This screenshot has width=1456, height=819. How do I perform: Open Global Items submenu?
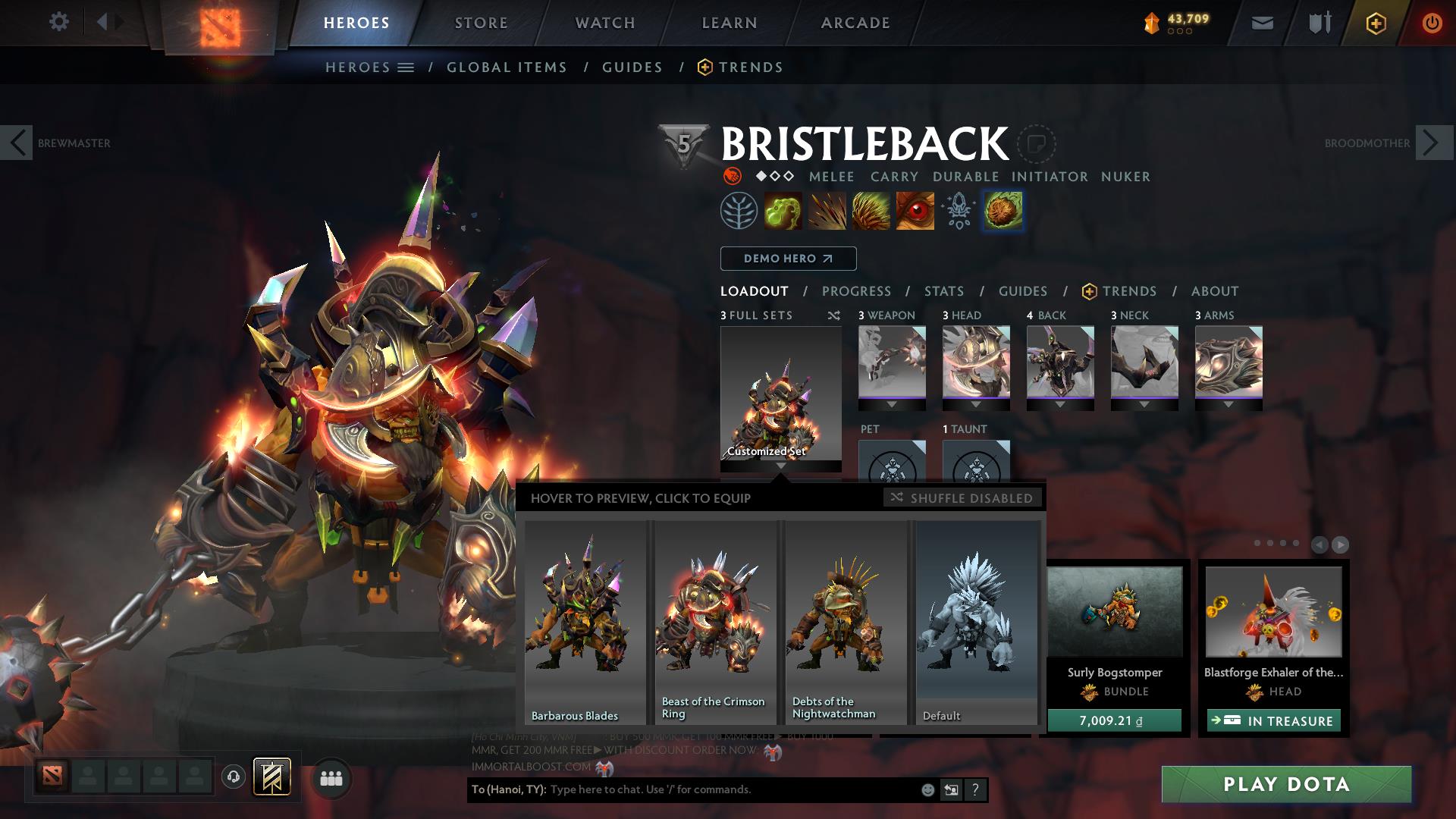pyautogui.click(x=507, y=67)
